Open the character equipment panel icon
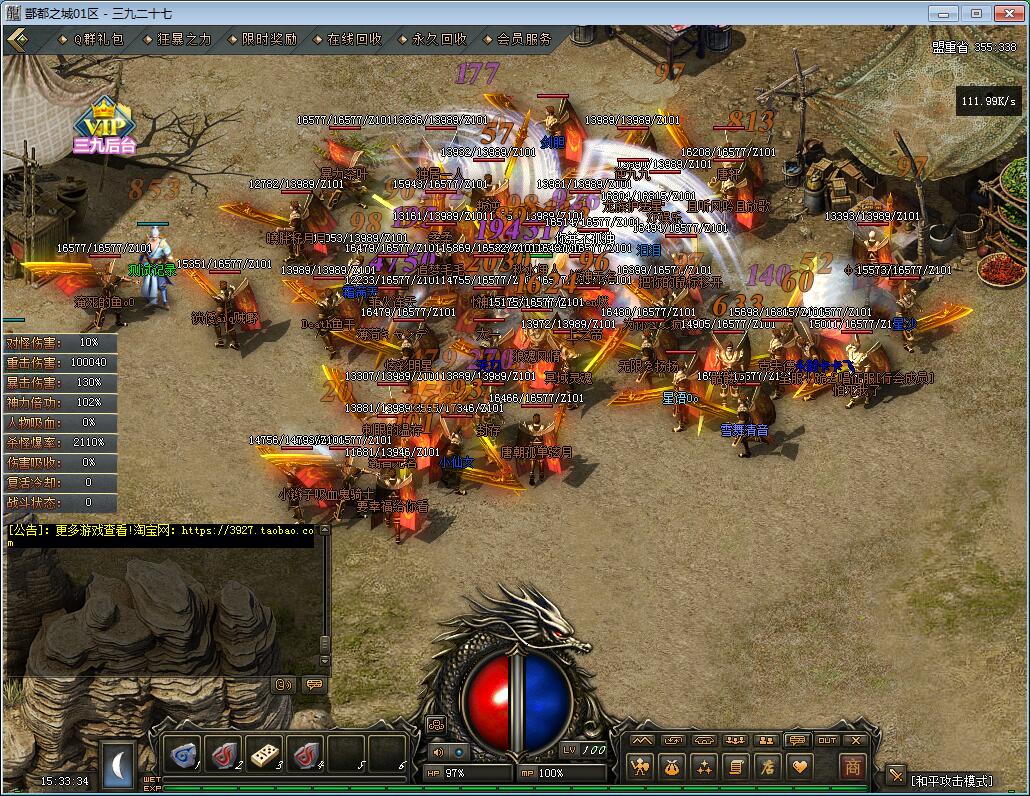The width and height of the screenshot is (1030, 796). [640, 767]
